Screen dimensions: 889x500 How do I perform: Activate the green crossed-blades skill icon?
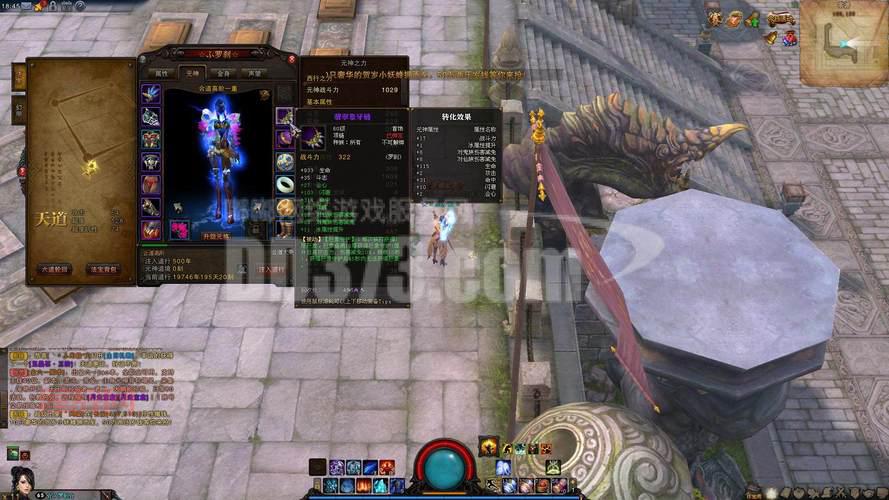click(x=552, y=467)
